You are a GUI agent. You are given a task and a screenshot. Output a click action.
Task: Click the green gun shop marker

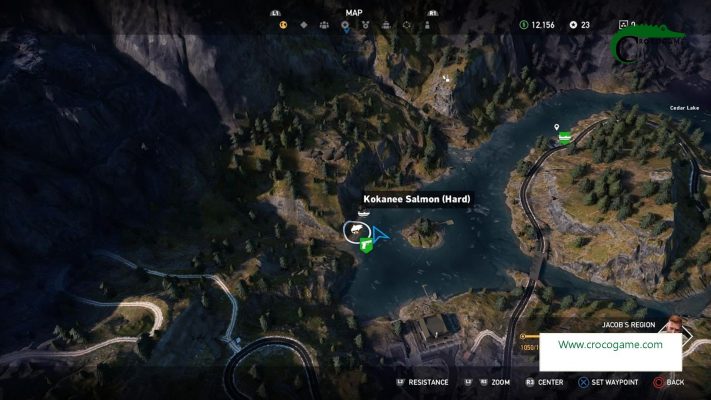[x=367, y=245]
